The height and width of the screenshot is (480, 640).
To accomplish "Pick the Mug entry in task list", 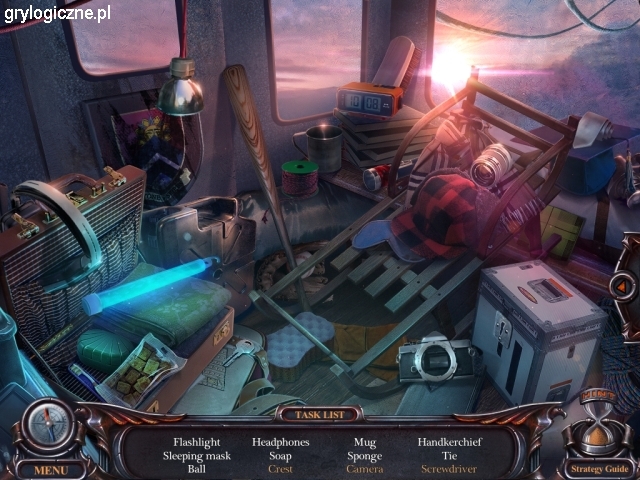I will tap(365, 441).
